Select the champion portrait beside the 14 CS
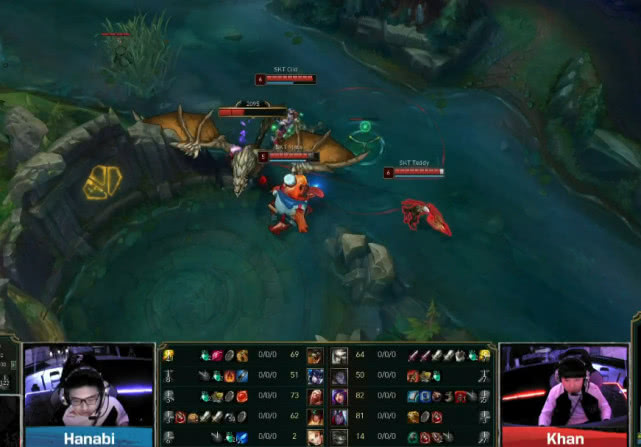 (339, 436)
